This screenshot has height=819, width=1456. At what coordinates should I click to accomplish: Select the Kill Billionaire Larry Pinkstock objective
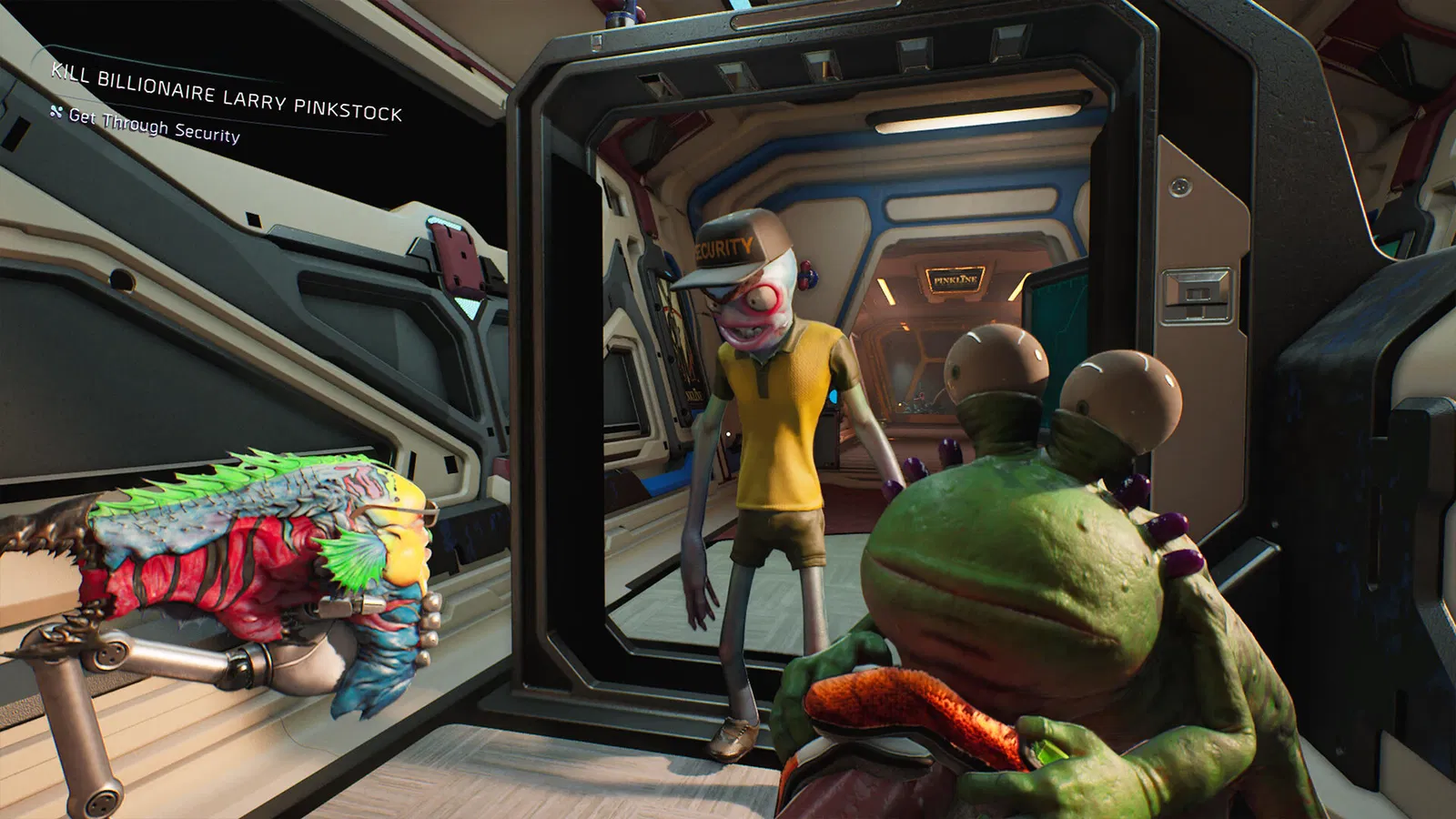tap(226, 92)
